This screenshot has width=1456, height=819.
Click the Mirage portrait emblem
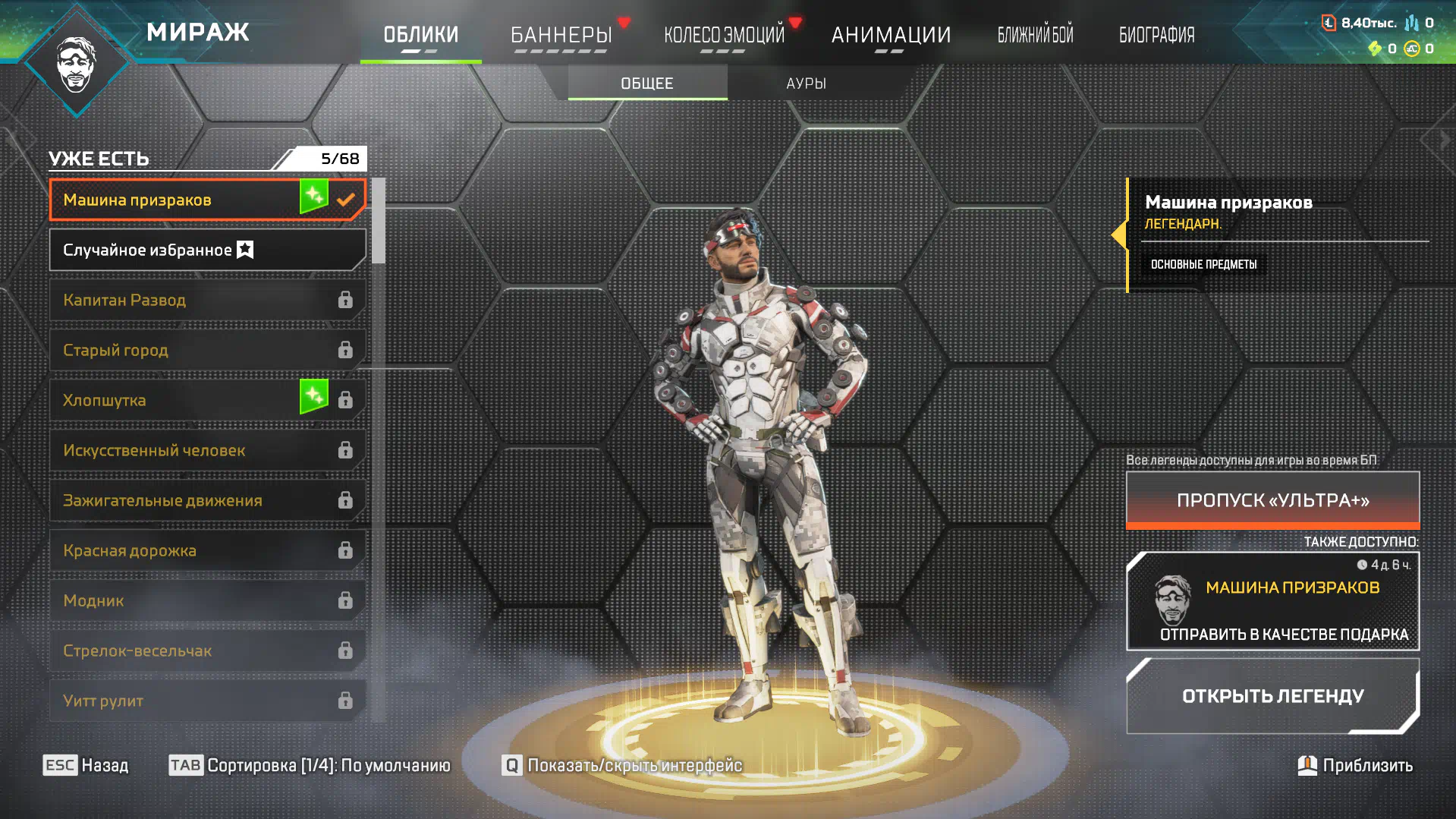[x=77, y=65]
